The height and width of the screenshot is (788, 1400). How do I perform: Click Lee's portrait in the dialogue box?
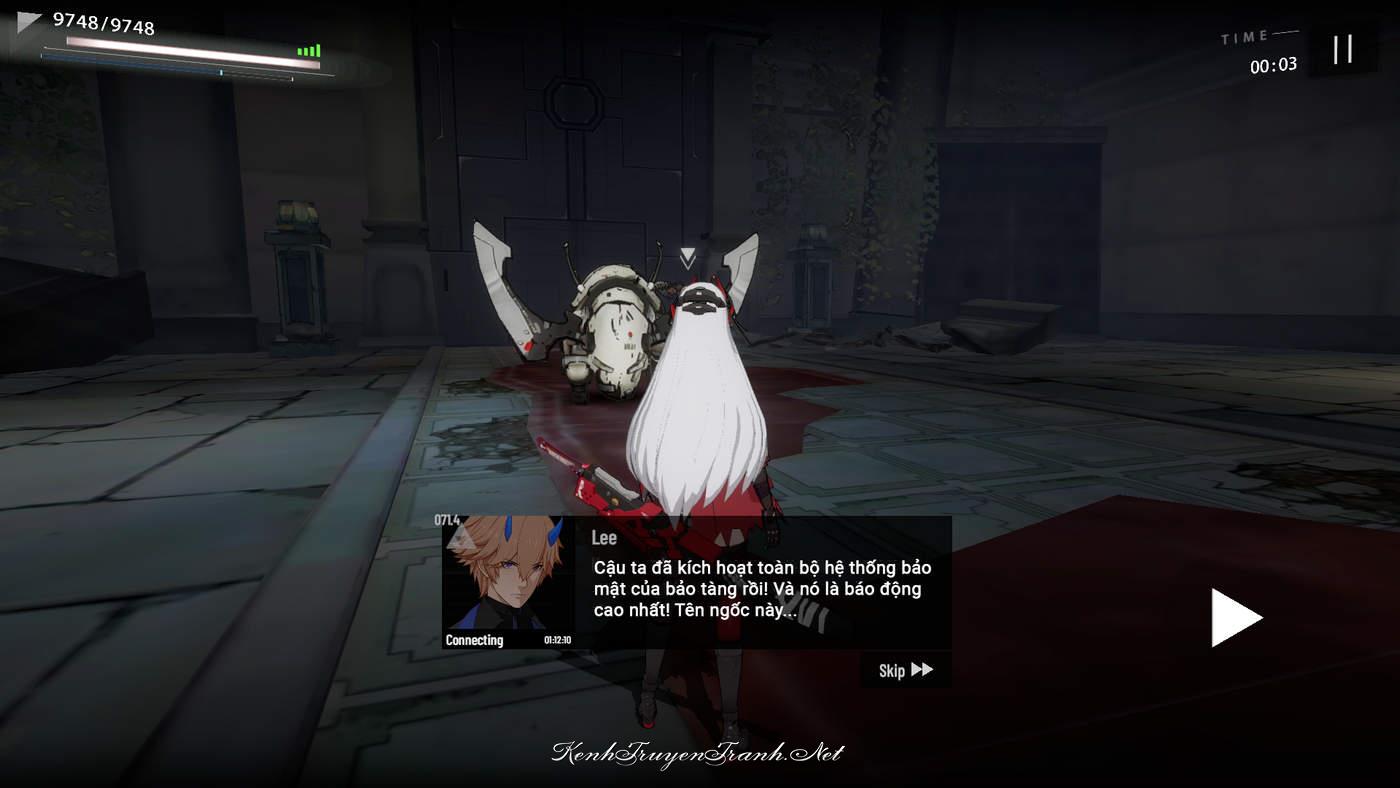pos(508,575)
